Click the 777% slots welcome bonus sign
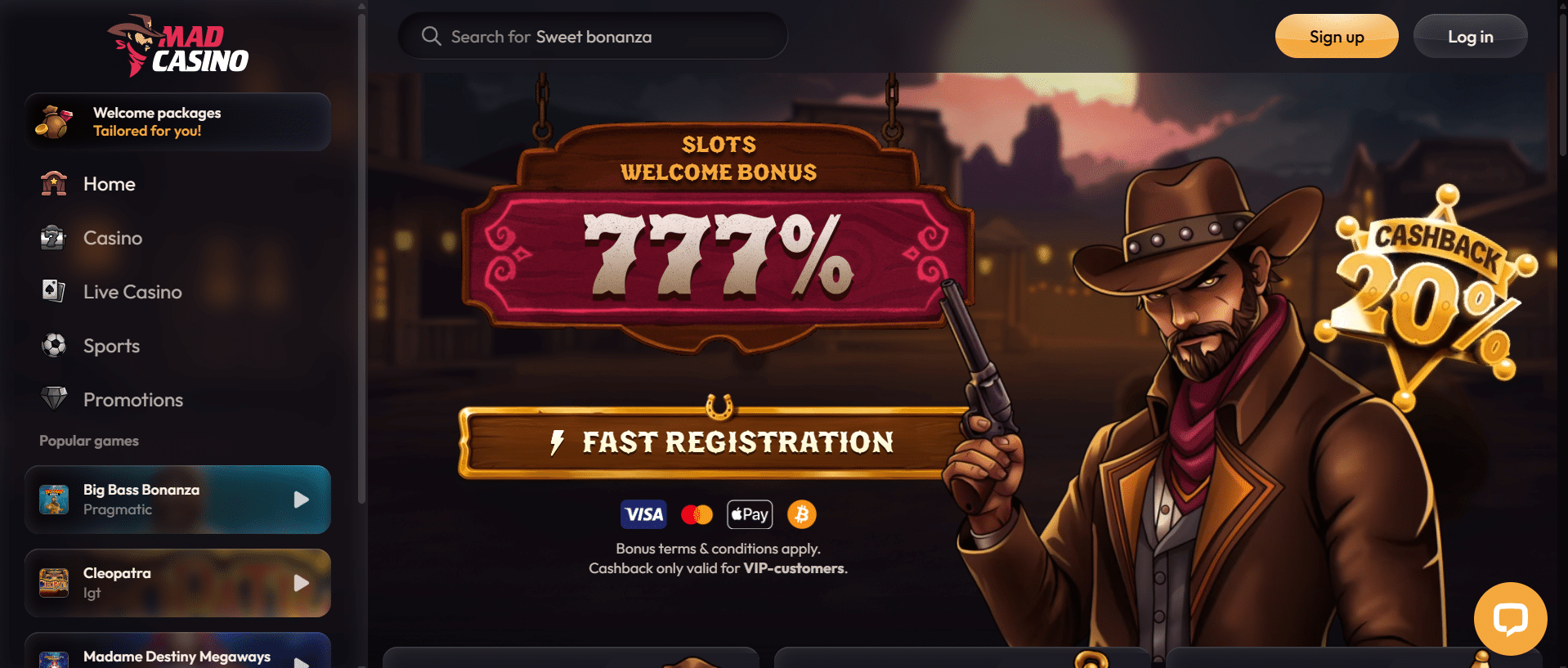The width and height of the screenshot is (1568, 668). 716,255
